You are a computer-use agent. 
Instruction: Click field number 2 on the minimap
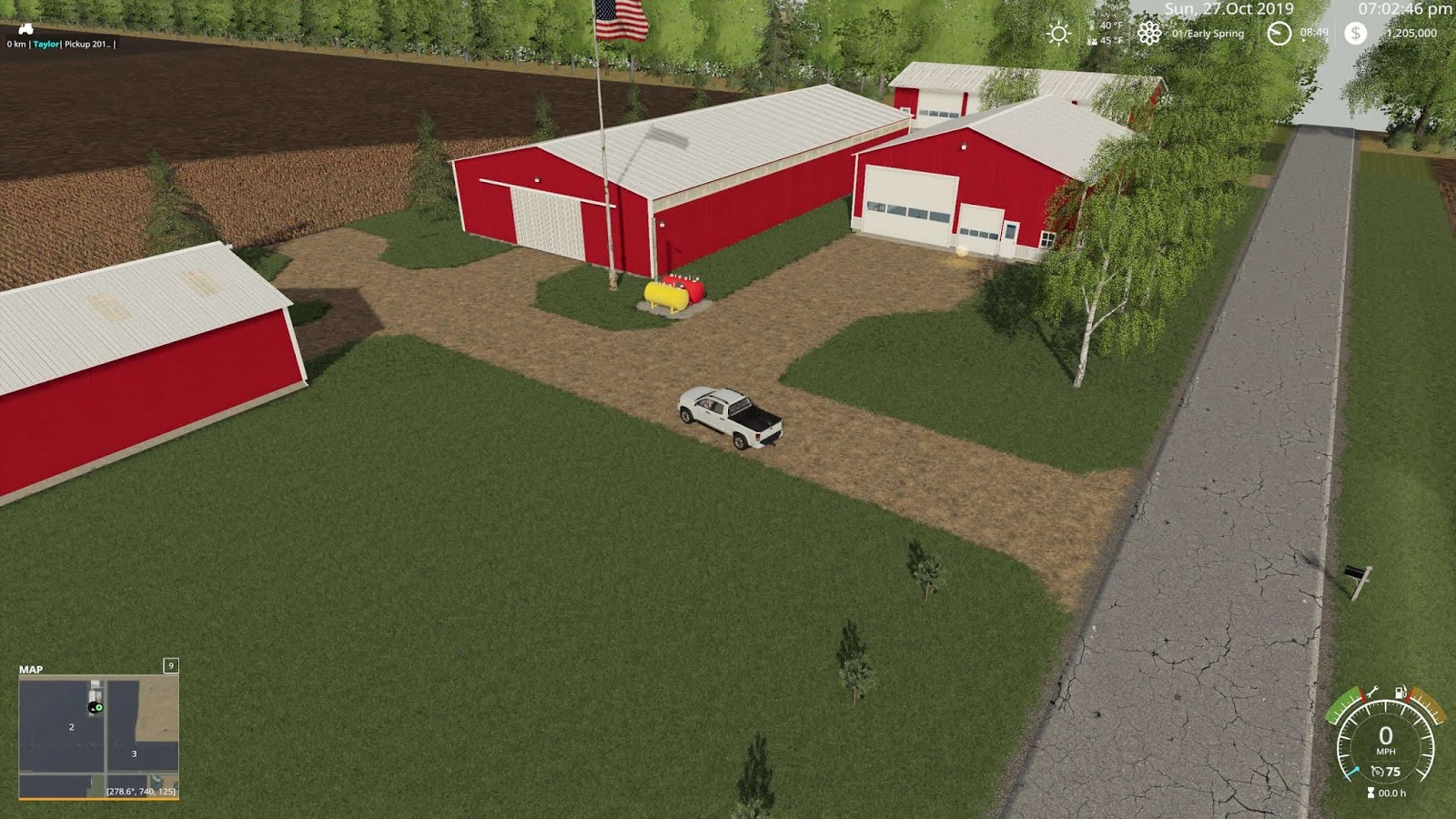point(70,727)
